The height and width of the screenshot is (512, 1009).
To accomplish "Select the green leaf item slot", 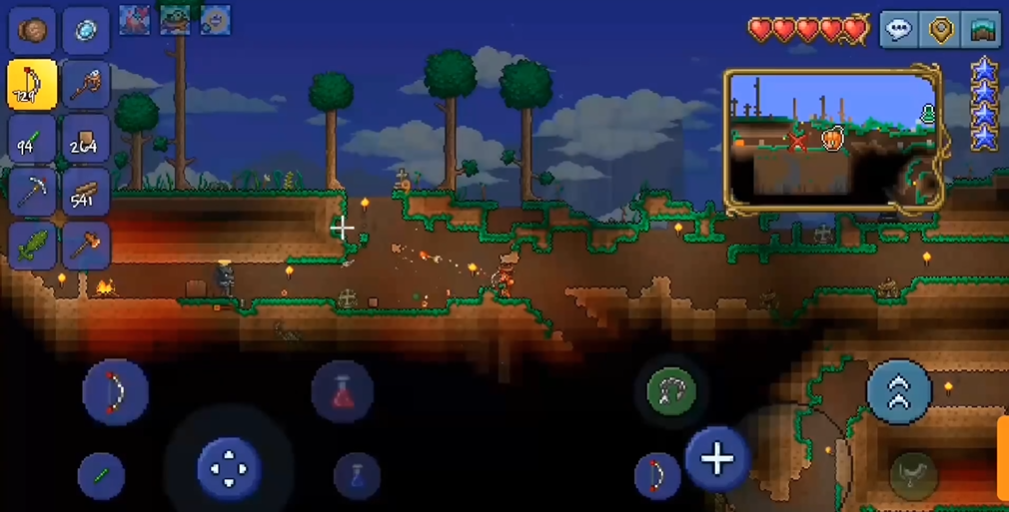I will tap(32, 244).
